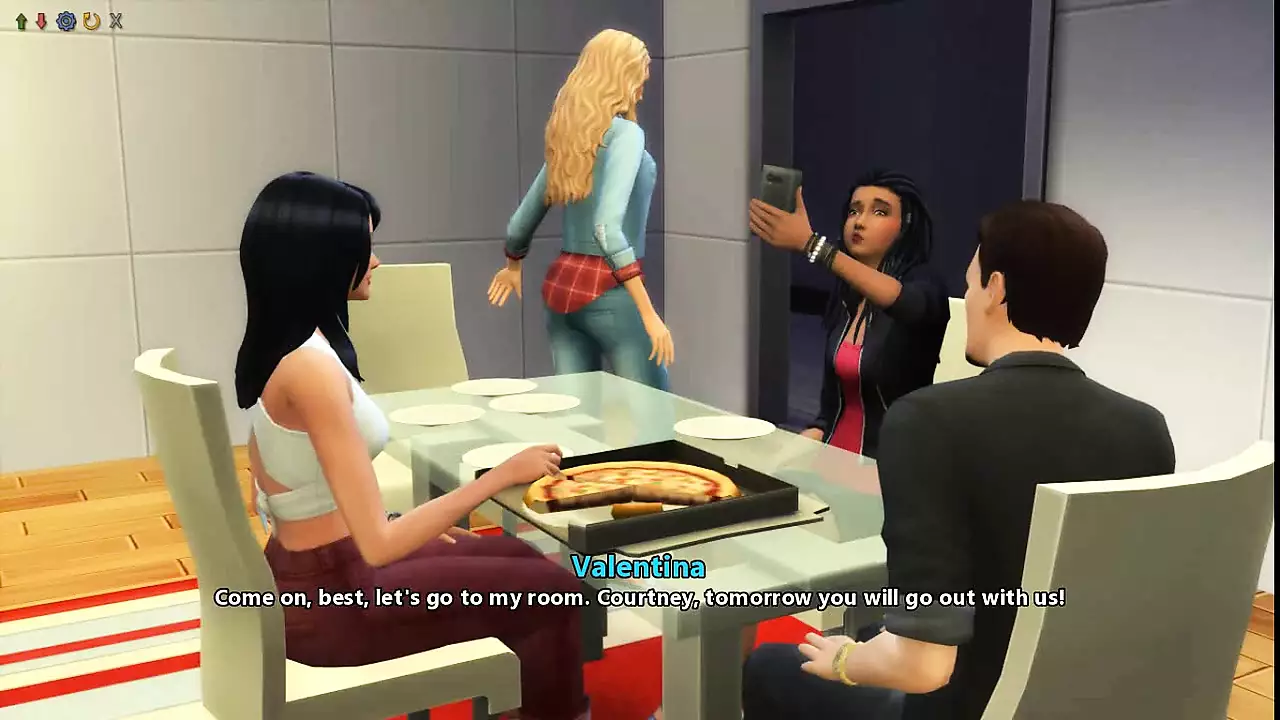Open settings with the blue gear icon

click(x=66, y=21)
